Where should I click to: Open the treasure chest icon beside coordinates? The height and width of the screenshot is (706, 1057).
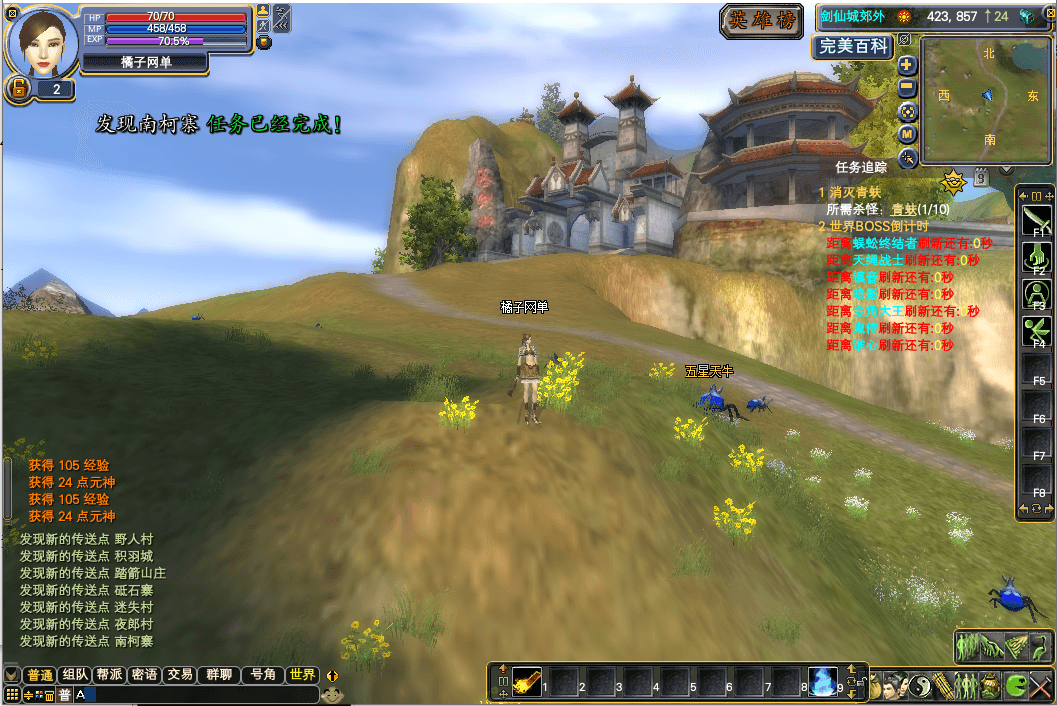tap(1026, 16)
